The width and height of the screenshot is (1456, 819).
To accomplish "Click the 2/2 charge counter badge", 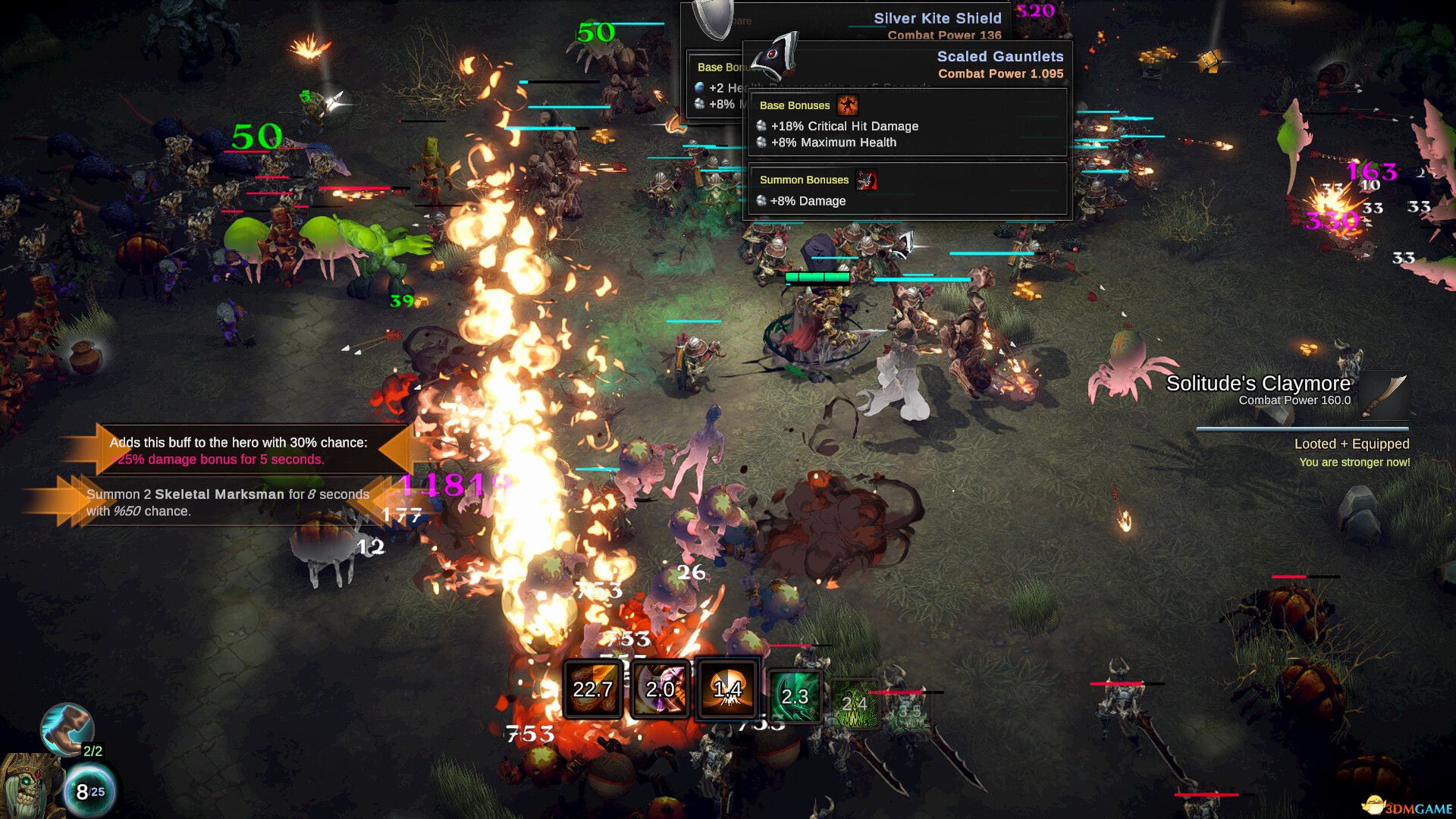I will 94,751.
